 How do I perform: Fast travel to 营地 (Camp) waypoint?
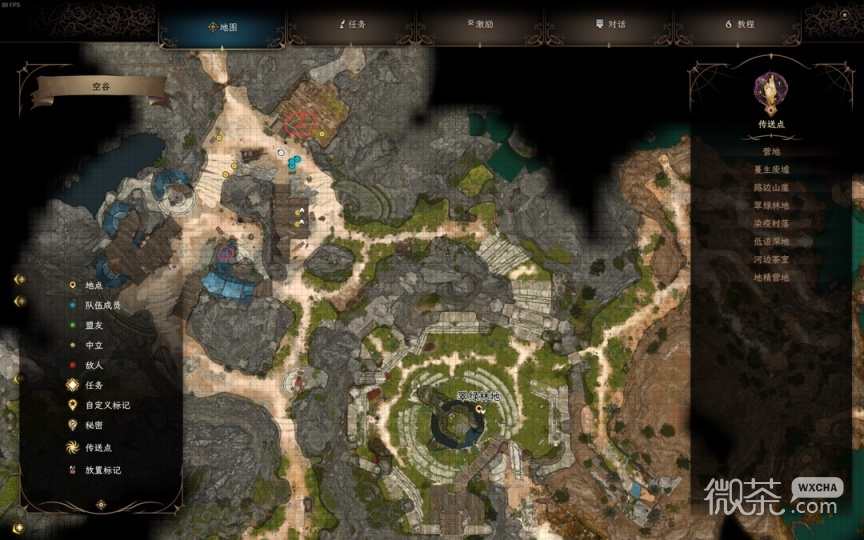772,152
